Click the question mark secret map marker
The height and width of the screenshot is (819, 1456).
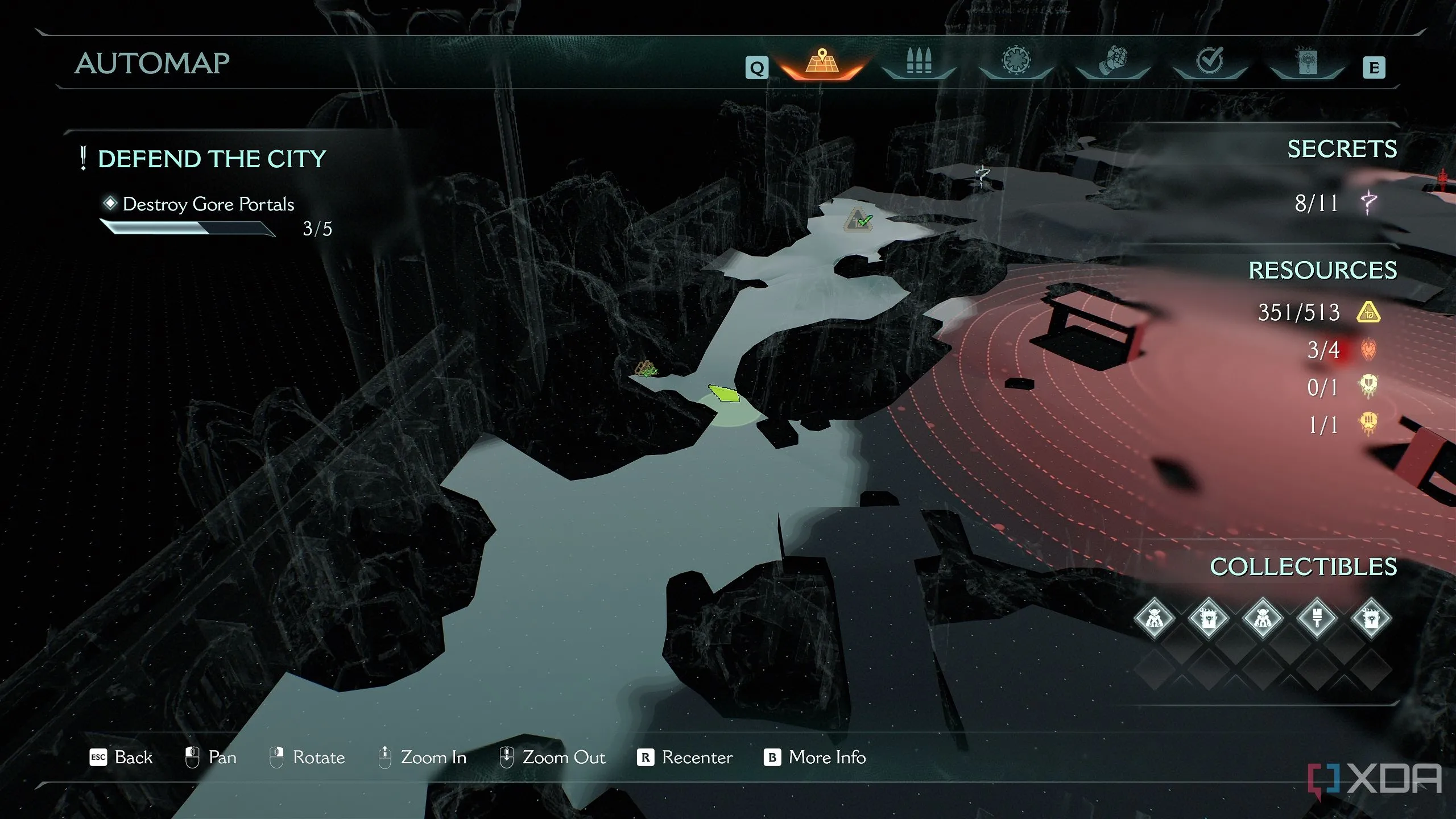click(982, 175)
